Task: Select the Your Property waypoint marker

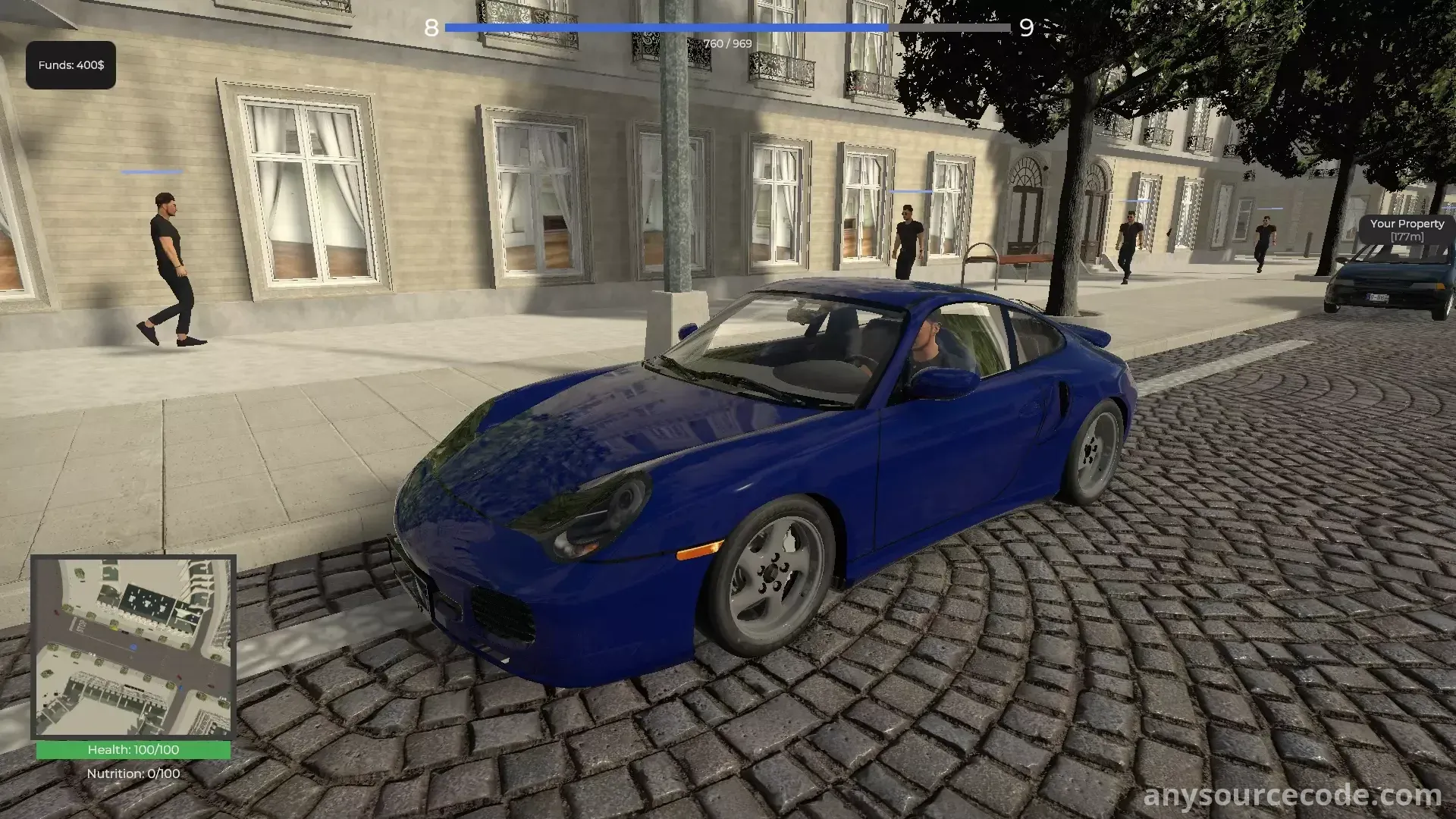Action: (x=1407, y=230)
